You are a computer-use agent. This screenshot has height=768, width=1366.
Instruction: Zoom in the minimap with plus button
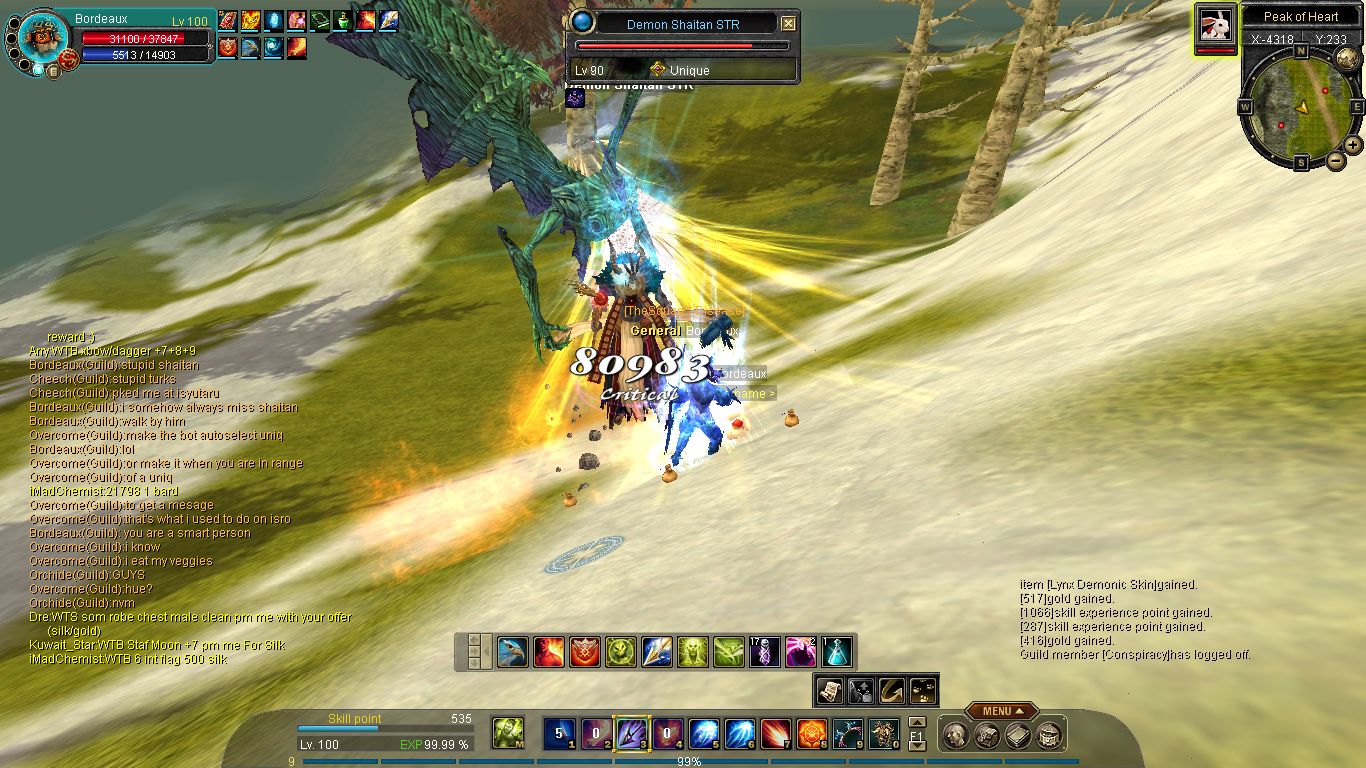[1352, 144]
